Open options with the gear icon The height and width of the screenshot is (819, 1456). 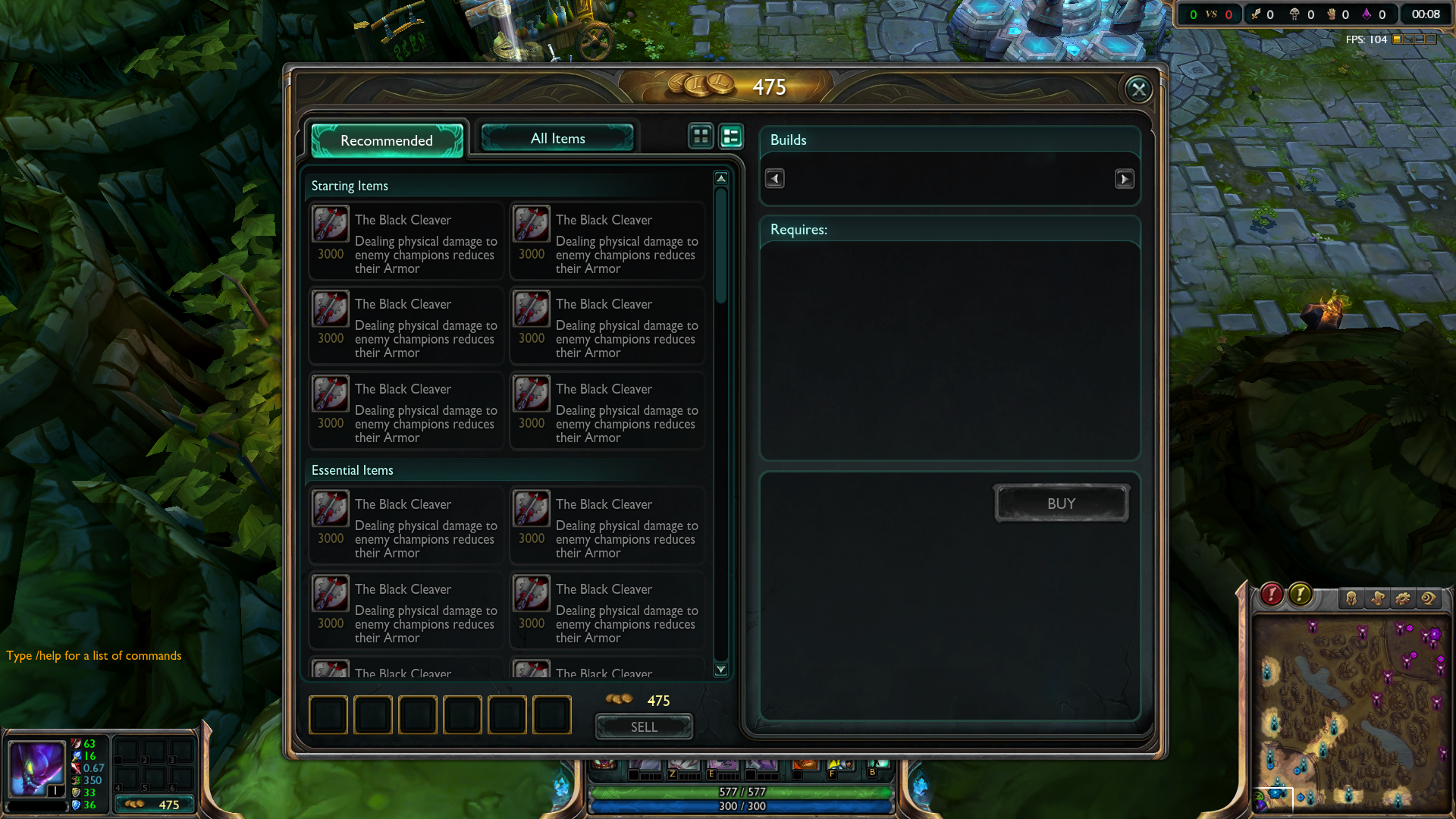(1403, 599)
